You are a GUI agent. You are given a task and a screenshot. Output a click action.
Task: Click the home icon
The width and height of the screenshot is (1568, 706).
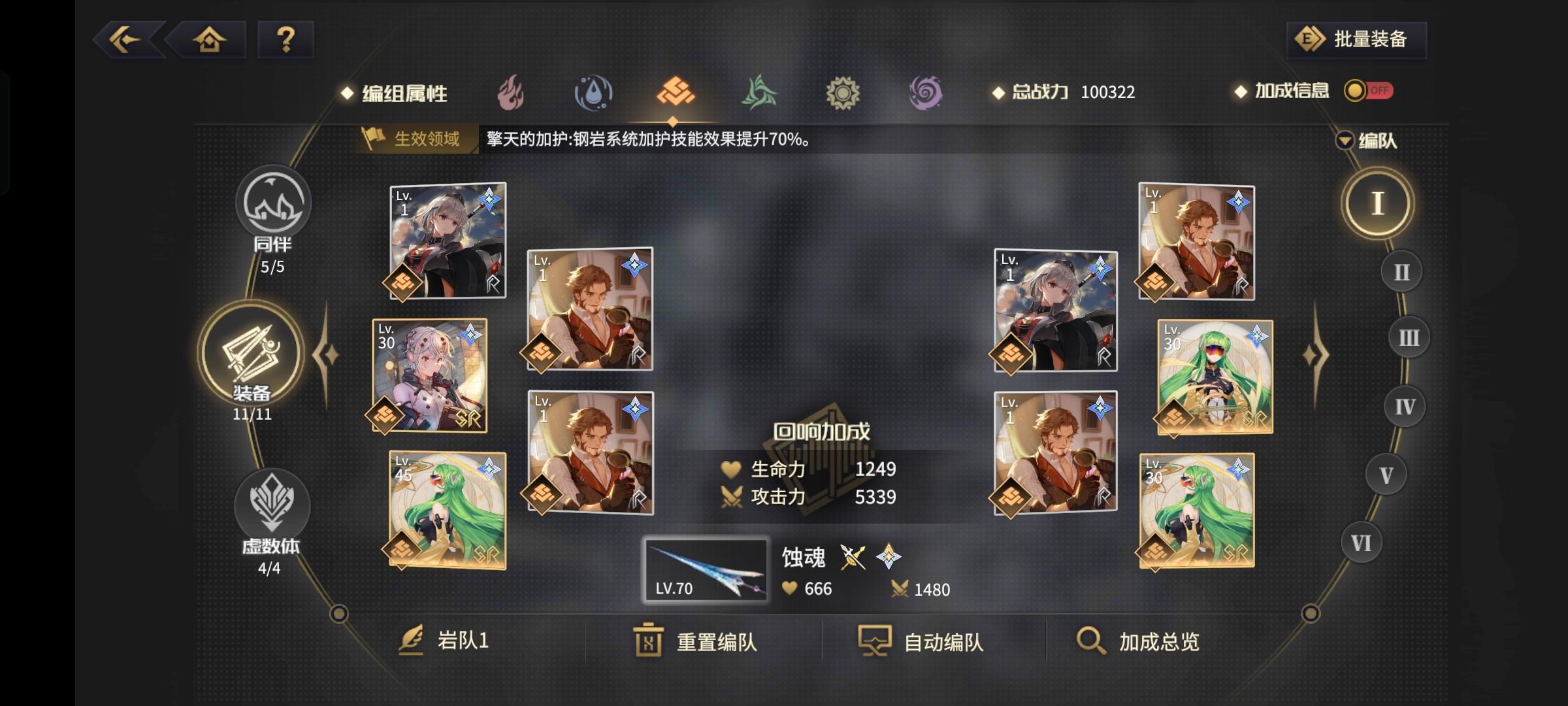(x=208, y=41)
